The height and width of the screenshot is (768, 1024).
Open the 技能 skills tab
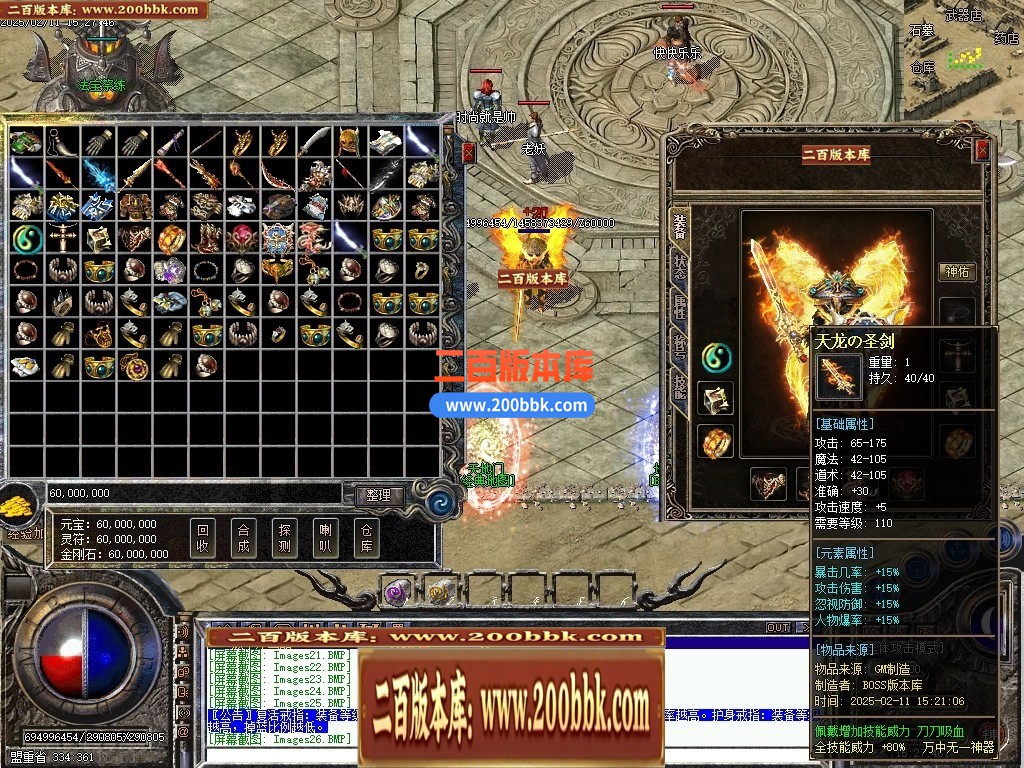point(680,390)
